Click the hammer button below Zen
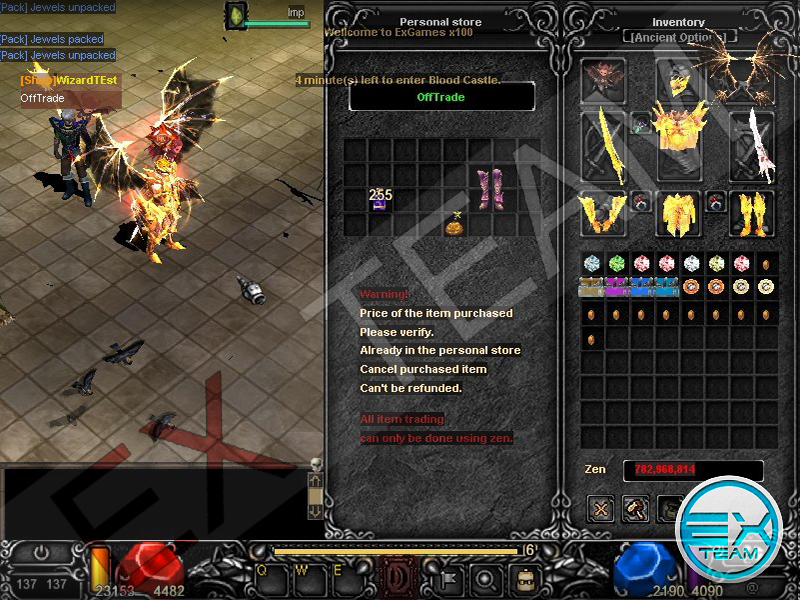The width and height of the screenshot is (800, 600). (635, 509)
